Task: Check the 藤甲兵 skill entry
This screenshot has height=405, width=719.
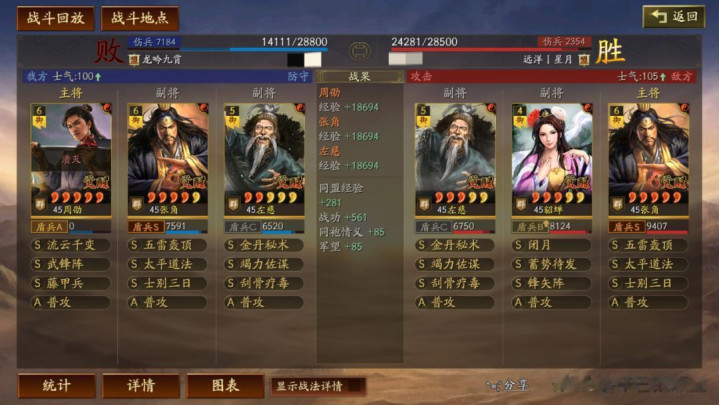Action: [x=72, y=282]
